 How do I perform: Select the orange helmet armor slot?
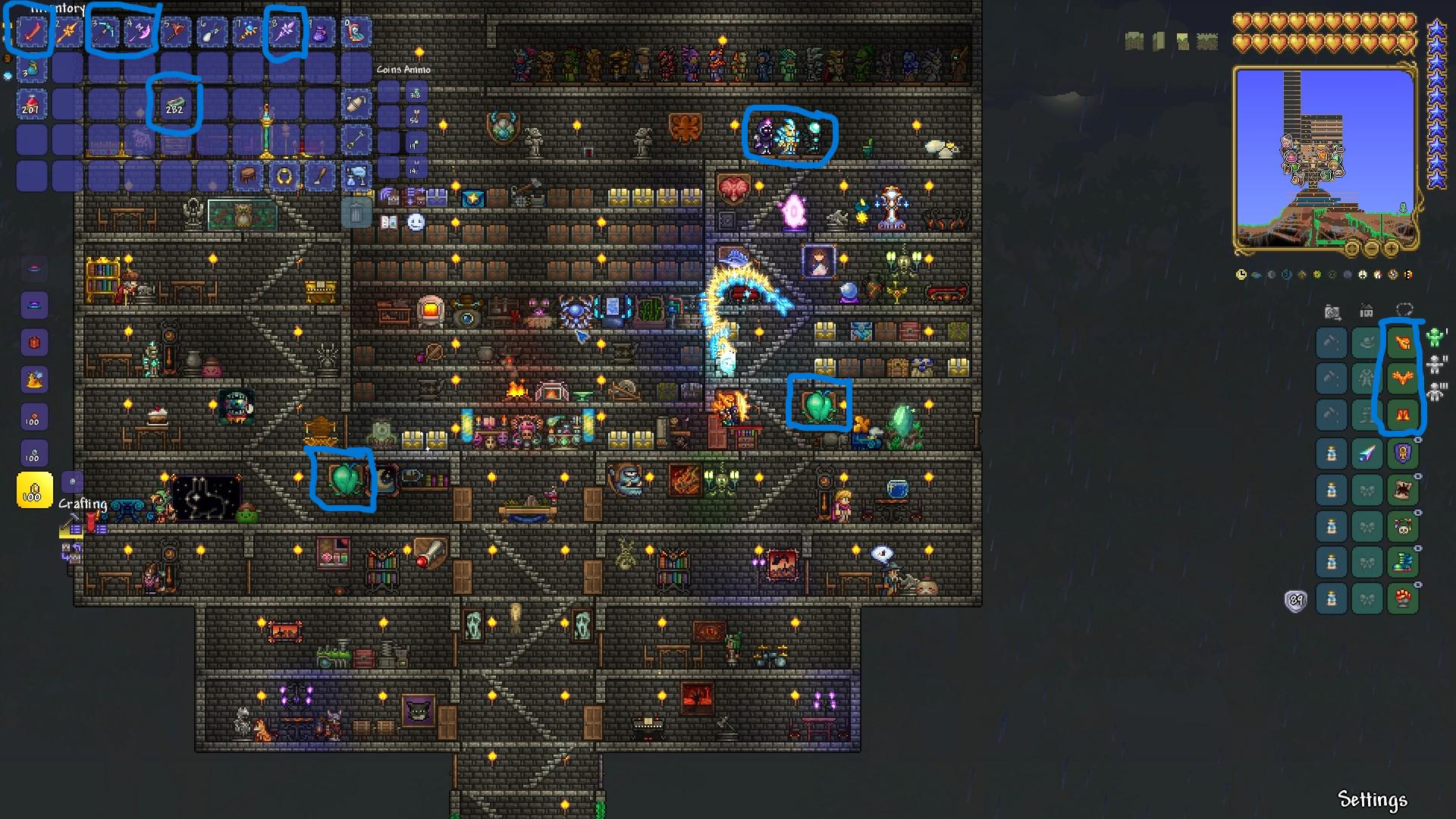click(x=1402, y=343)
